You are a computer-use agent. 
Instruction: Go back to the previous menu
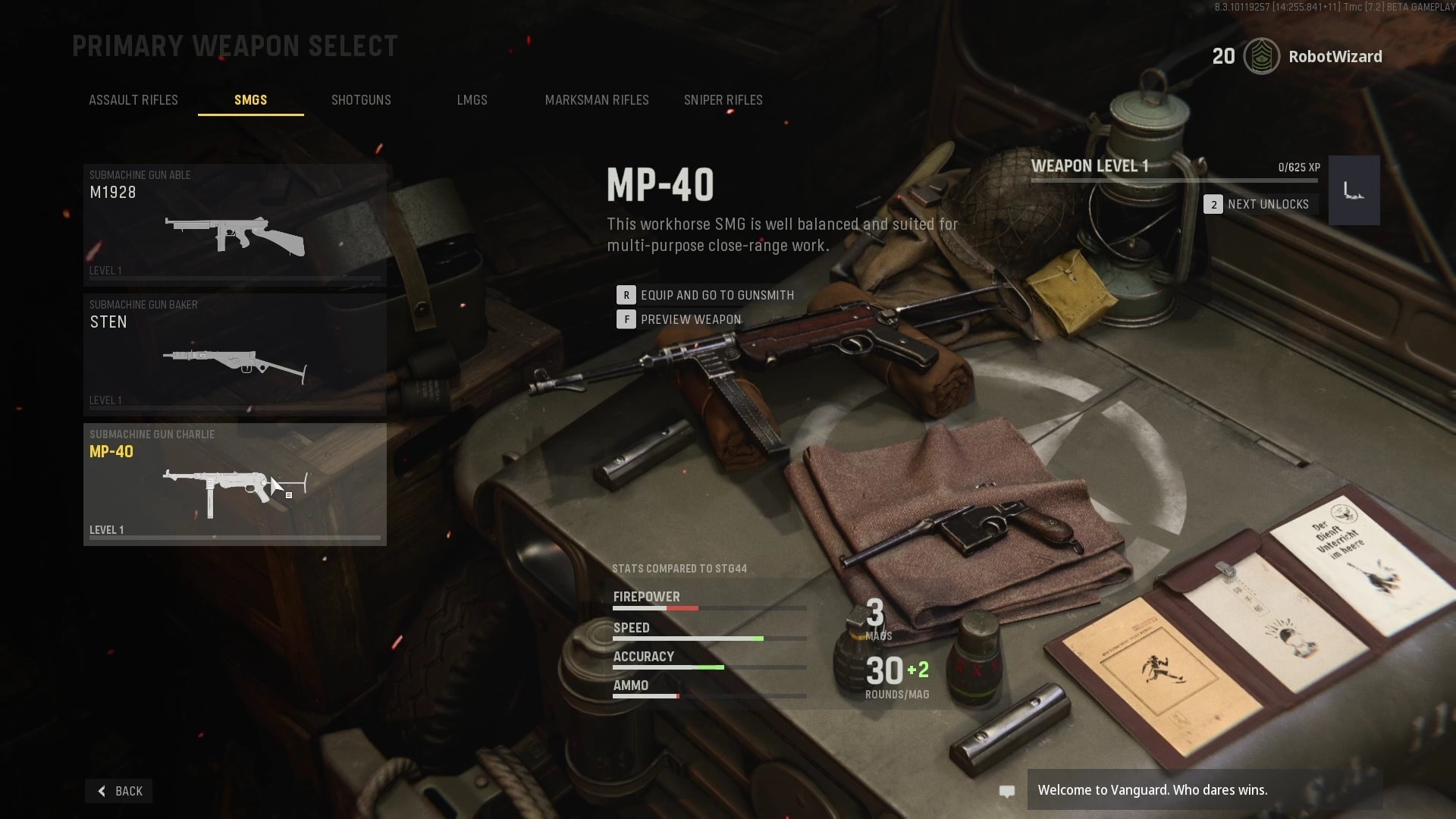click(119, 791)
